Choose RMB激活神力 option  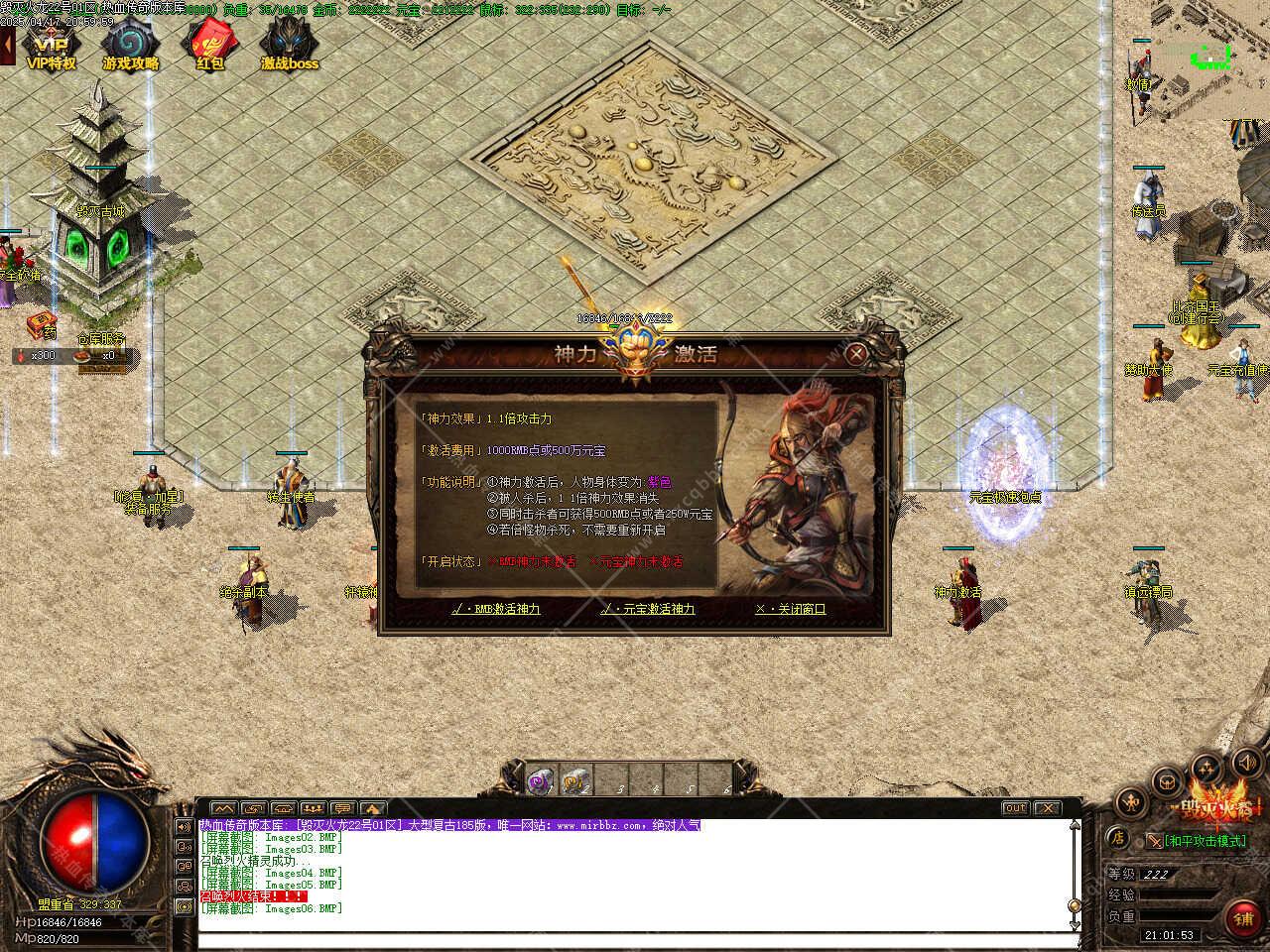pyautogui.click(x=495, y=609)
